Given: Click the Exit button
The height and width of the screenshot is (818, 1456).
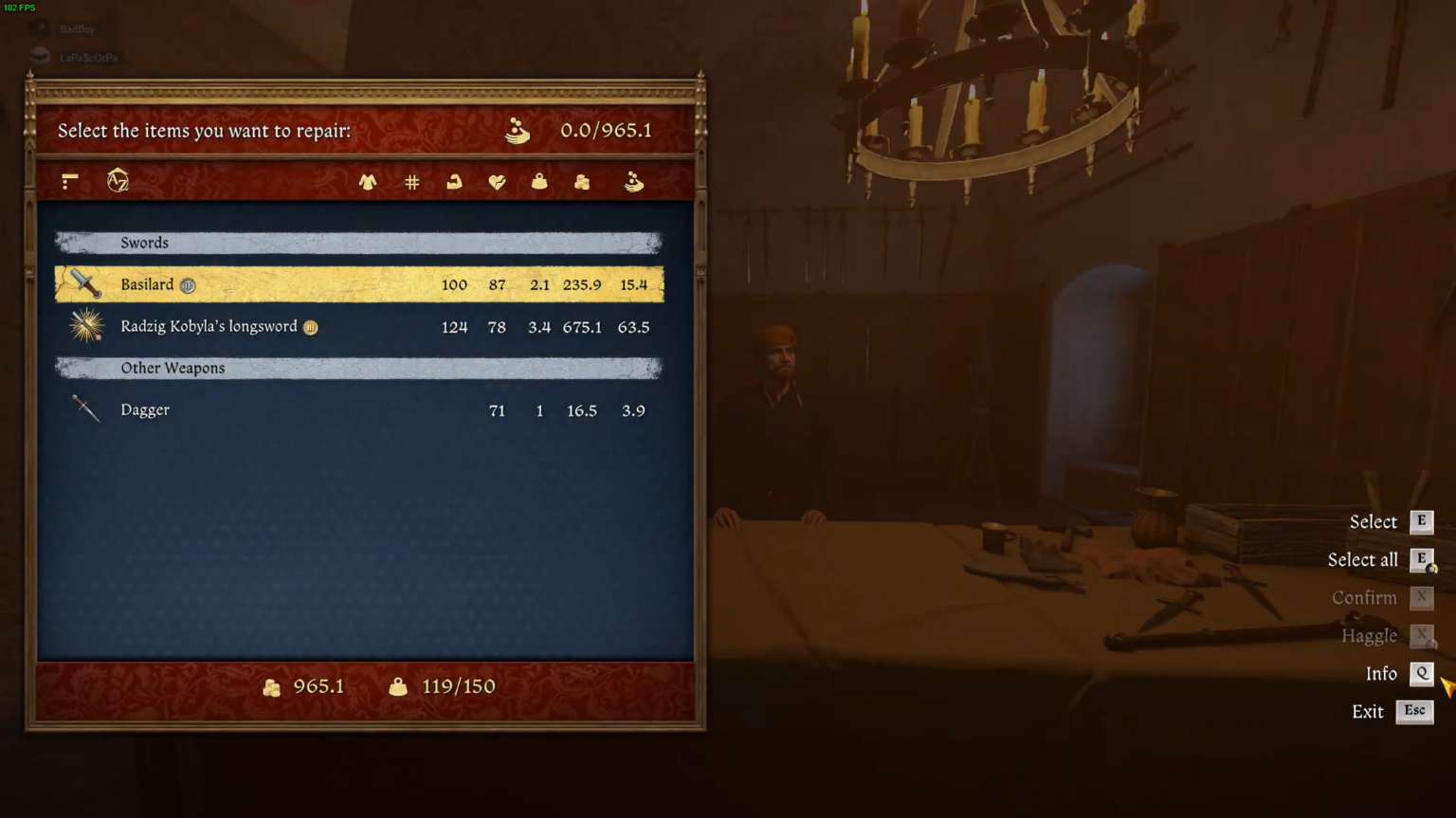Looking at the screenshot, I should [1368, 711].
